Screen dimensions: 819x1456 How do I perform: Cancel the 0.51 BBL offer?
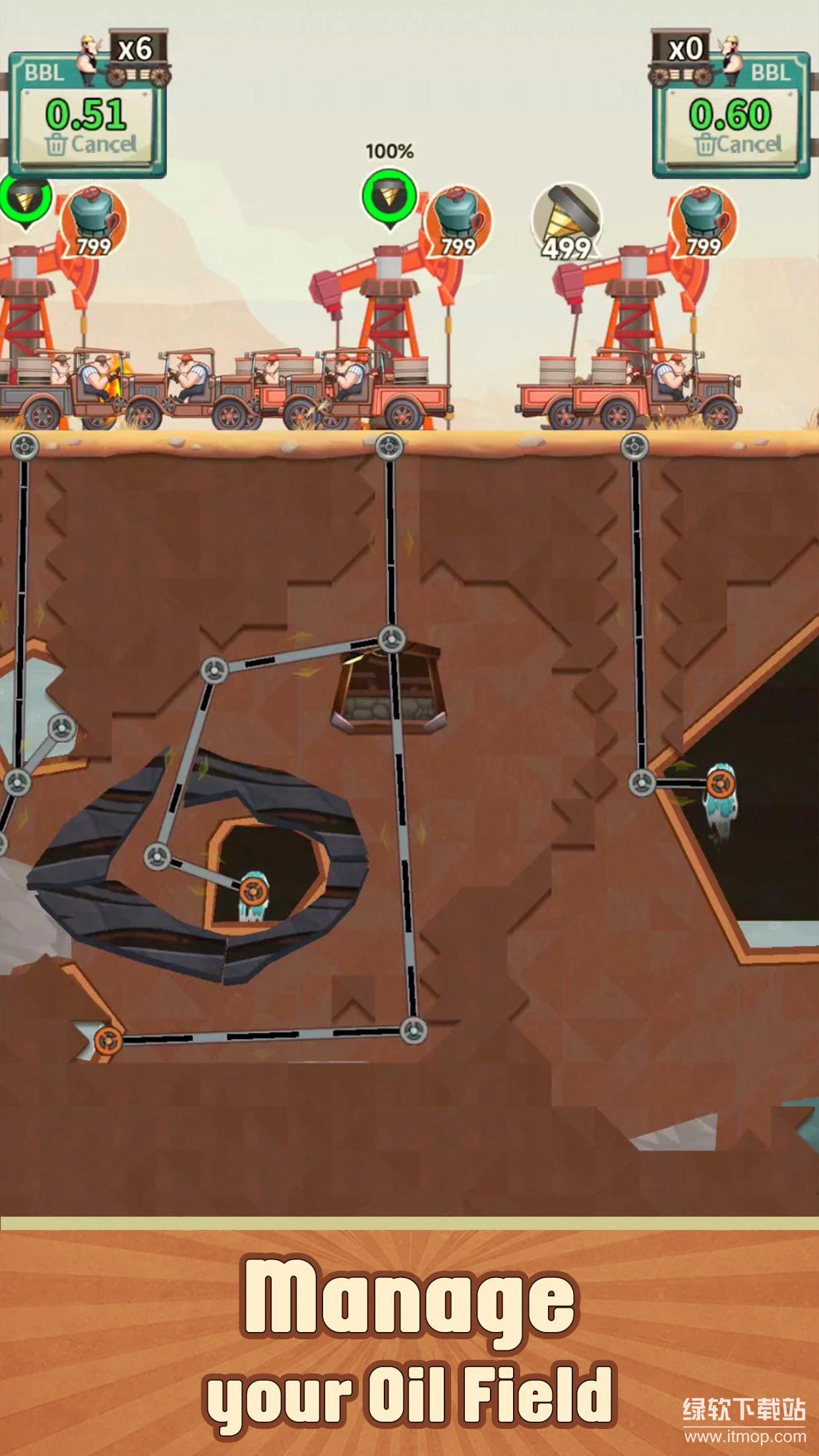(x=90, y=144)
